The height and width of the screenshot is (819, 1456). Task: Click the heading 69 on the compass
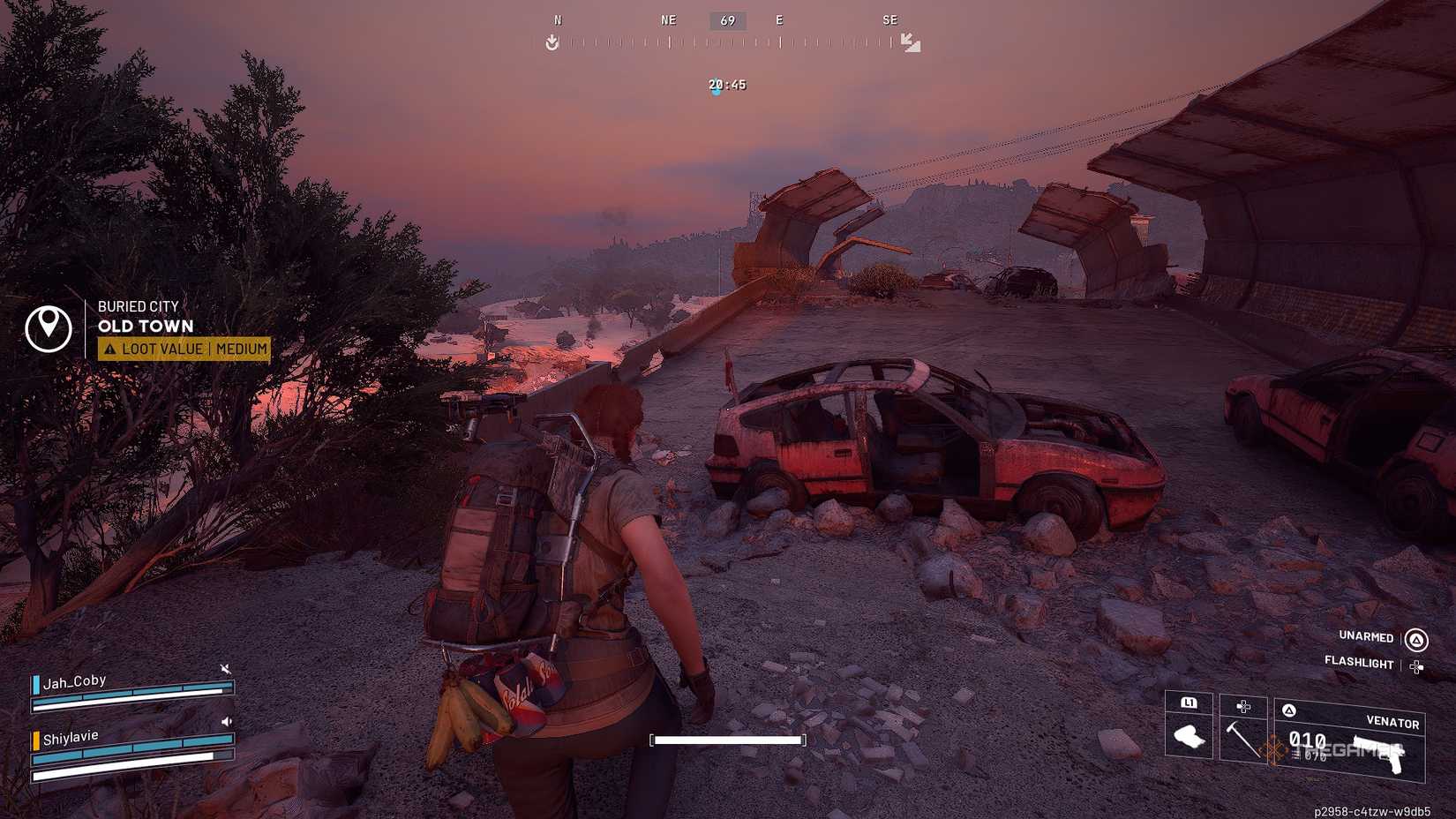pyautogui.click(x=726, y=19)
